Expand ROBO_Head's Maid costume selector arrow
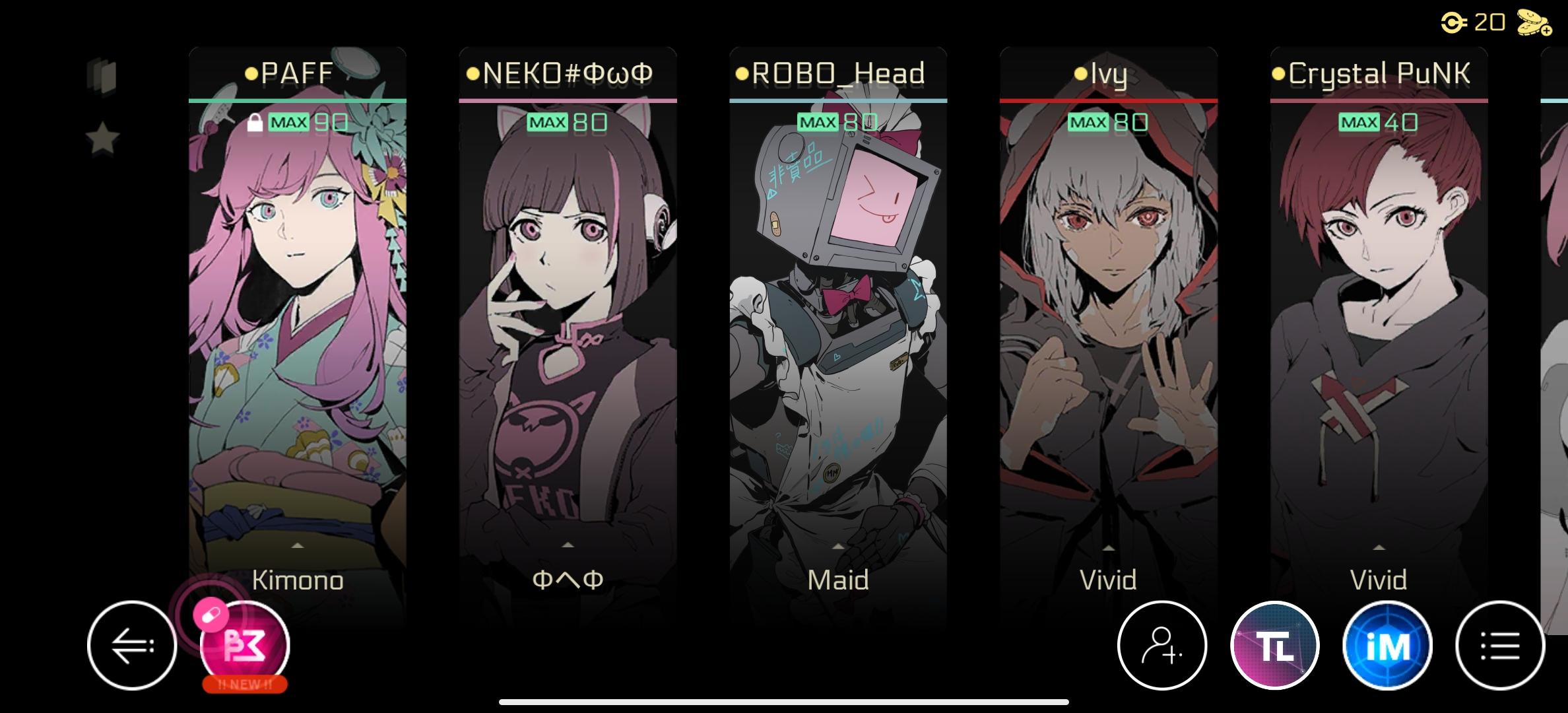The image size is (1568, 713). click(x=838, y=546)
